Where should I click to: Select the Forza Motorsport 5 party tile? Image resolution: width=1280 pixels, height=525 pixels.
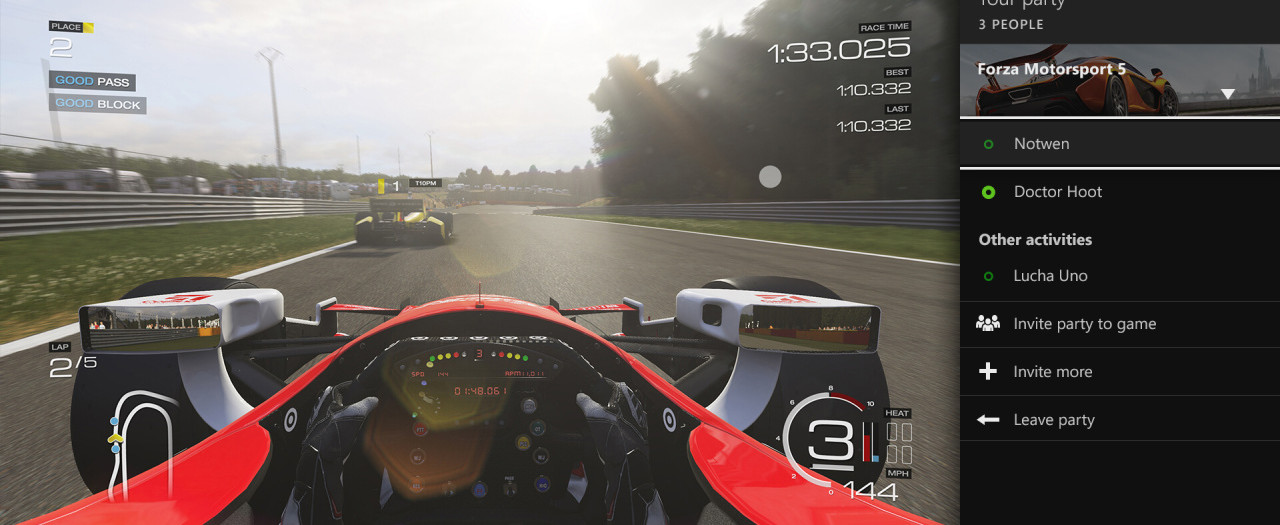tap(1090, 80)
